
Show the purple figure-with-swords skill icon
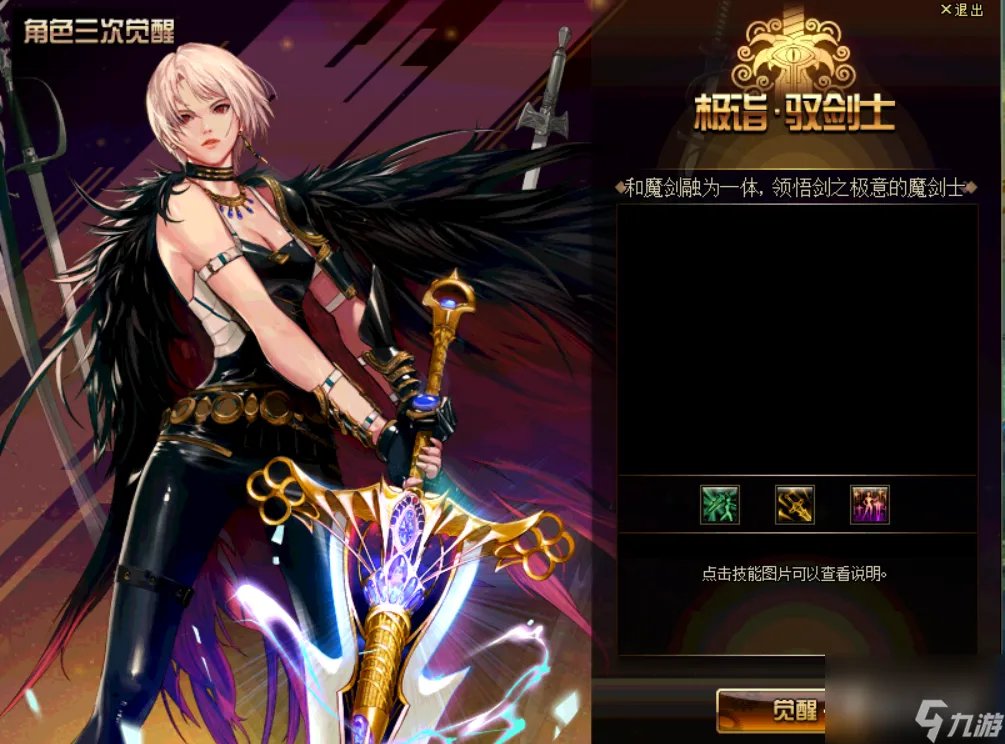[x=870, y=505]
